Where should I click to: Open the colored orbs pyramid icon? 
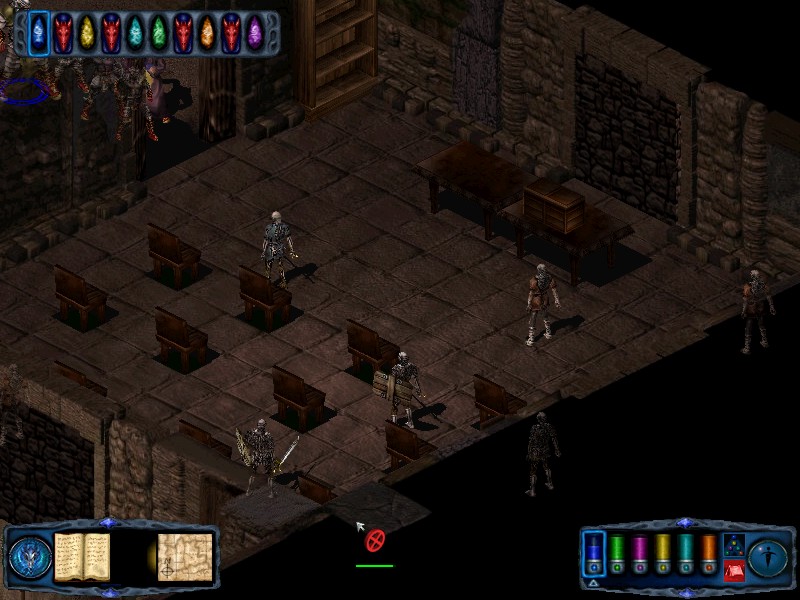point(733,546)
